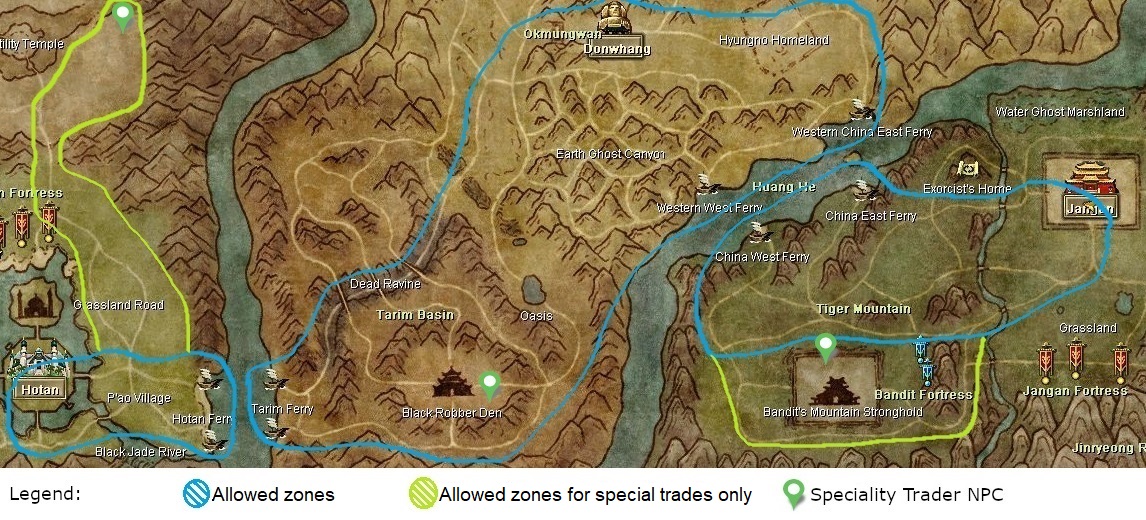Select the Western West Ferry boat icon
The width and height of the screenshot is (1146, 520).
pos(708,185)
